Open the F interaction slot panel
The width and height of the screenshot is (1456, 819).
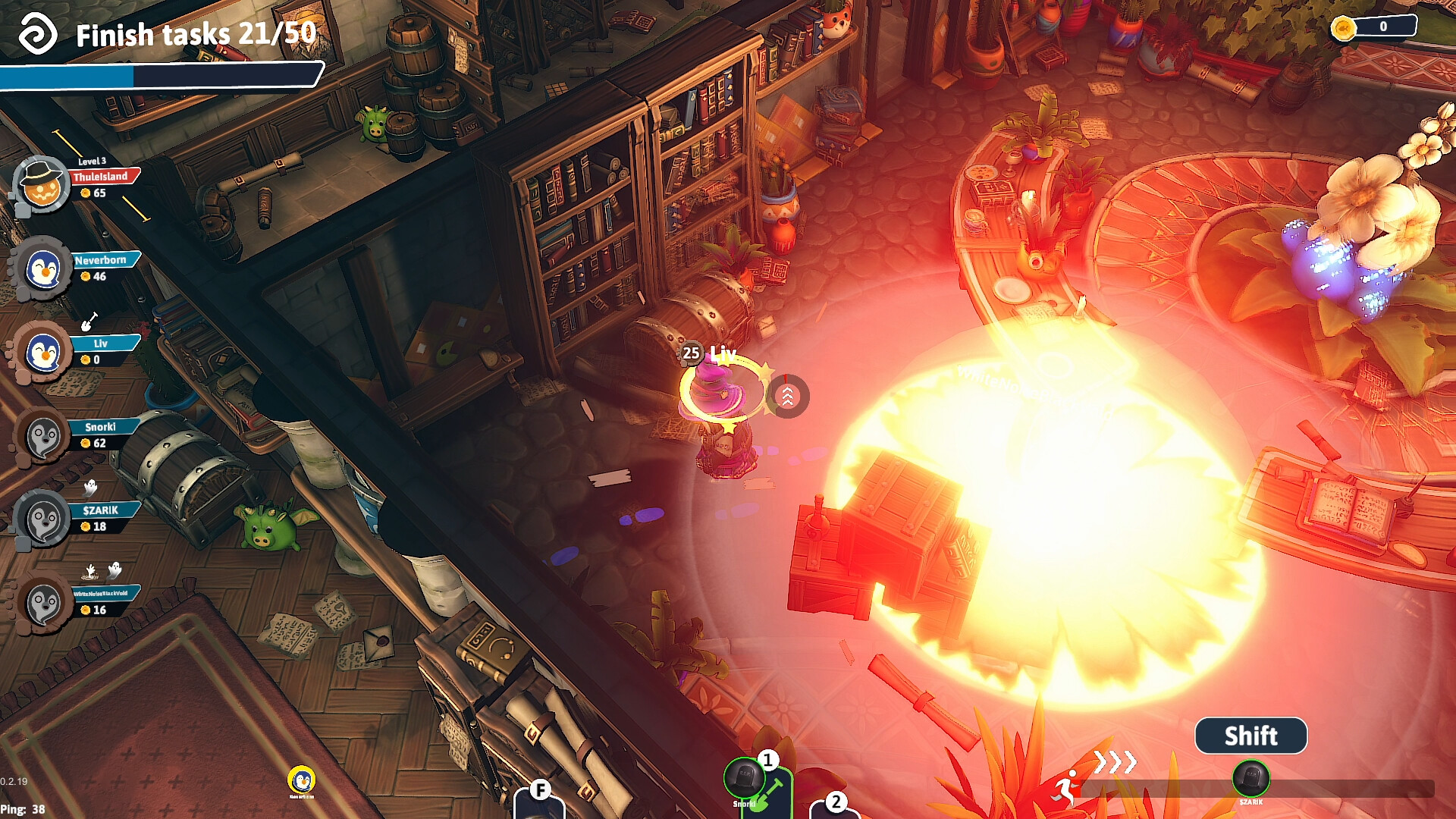541,792
